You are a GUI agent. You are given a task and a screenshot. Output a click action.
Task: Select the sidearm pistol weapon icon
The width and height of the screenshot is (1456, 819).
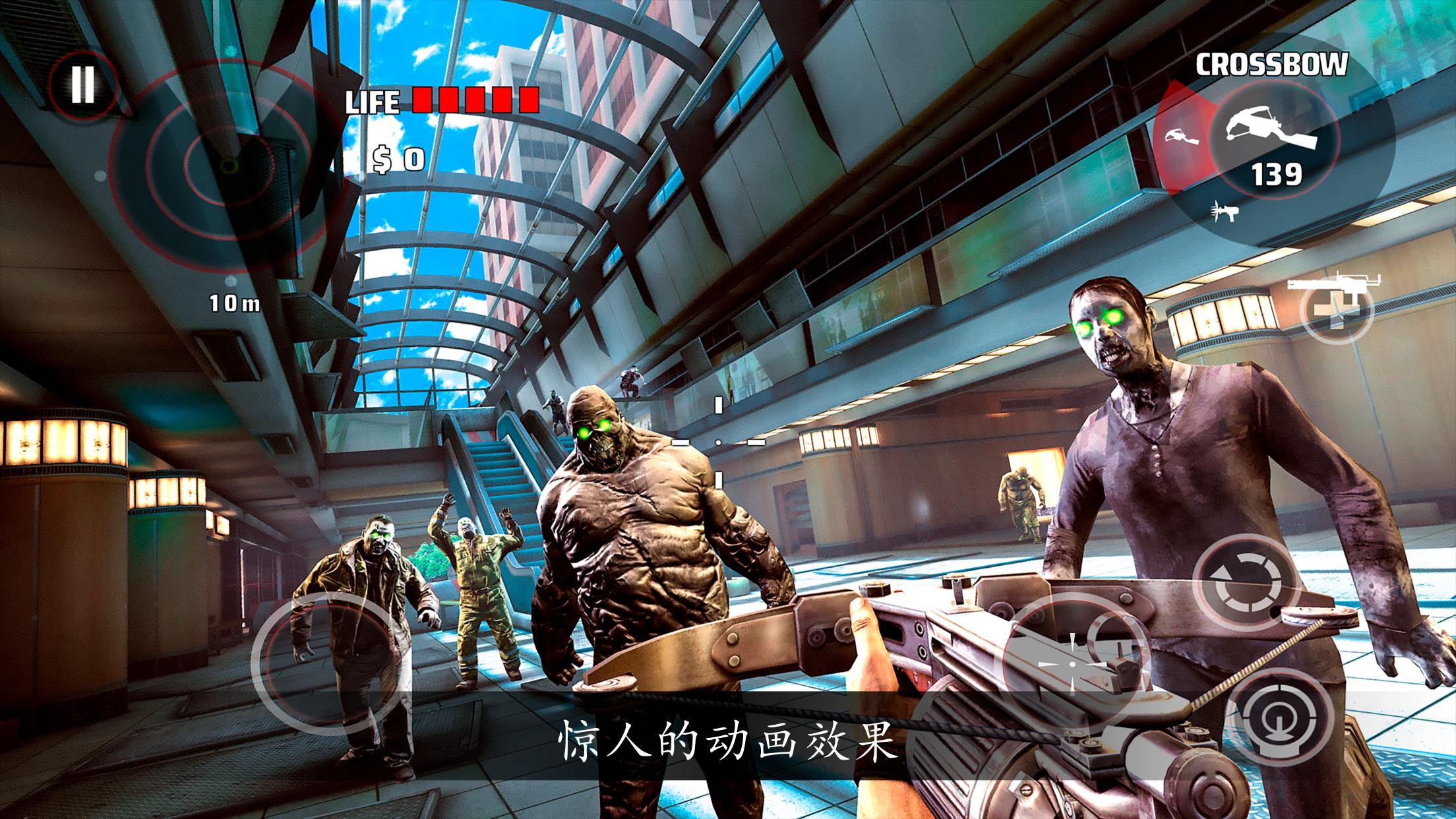pyautogui.click(x=1182, y=136)
